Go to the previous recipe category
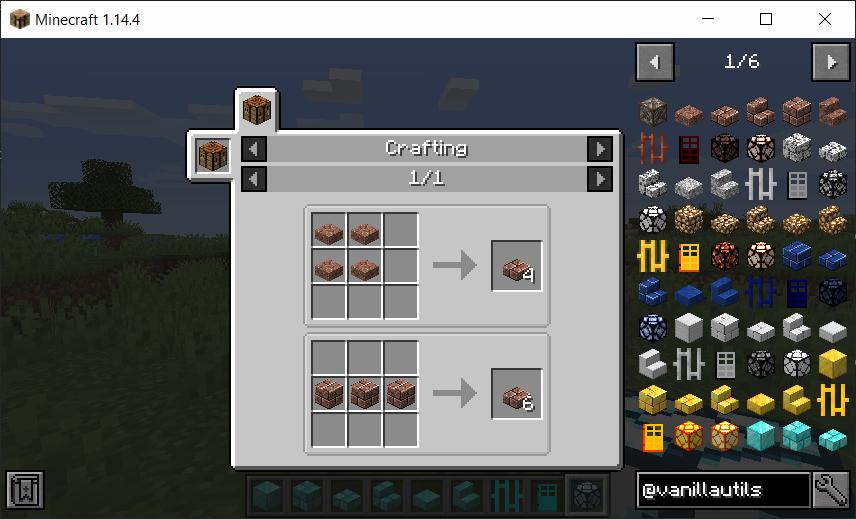The width and height of the screenshot is (856, 519). (x=255, y=149)
